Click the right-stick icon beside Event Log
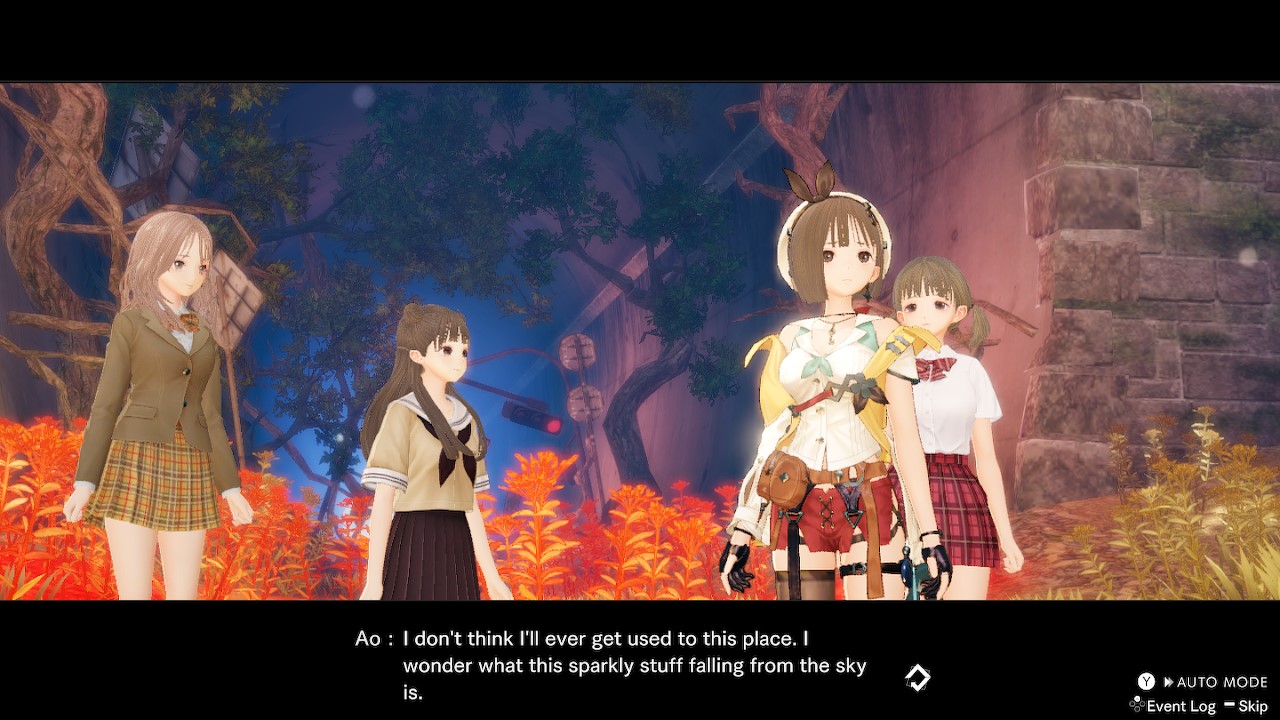Screen dimensions: 1280x720 [x=1136, y=704]
